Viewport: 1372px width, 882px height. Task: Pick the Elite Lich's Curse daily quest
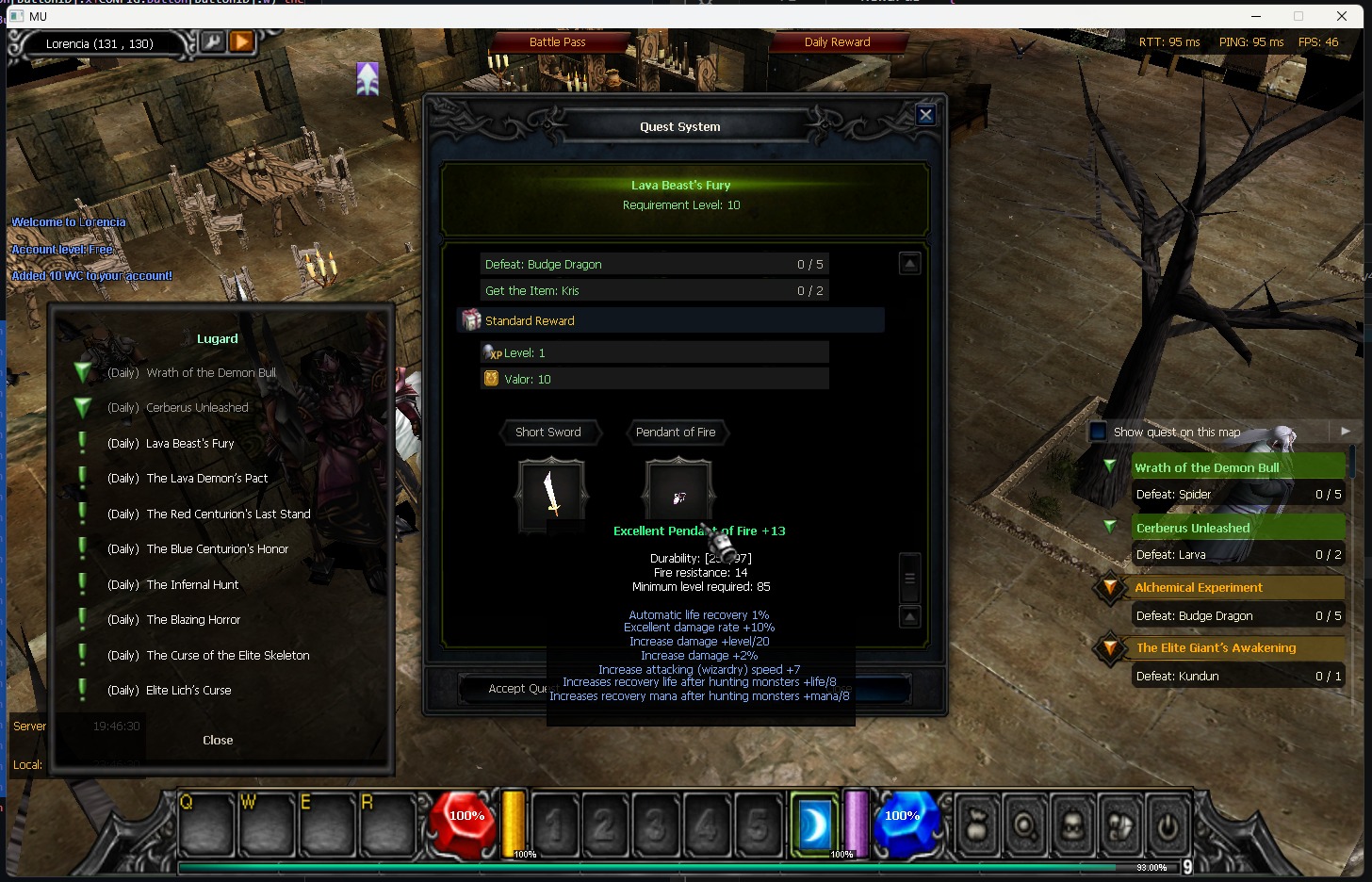point(188,691)
